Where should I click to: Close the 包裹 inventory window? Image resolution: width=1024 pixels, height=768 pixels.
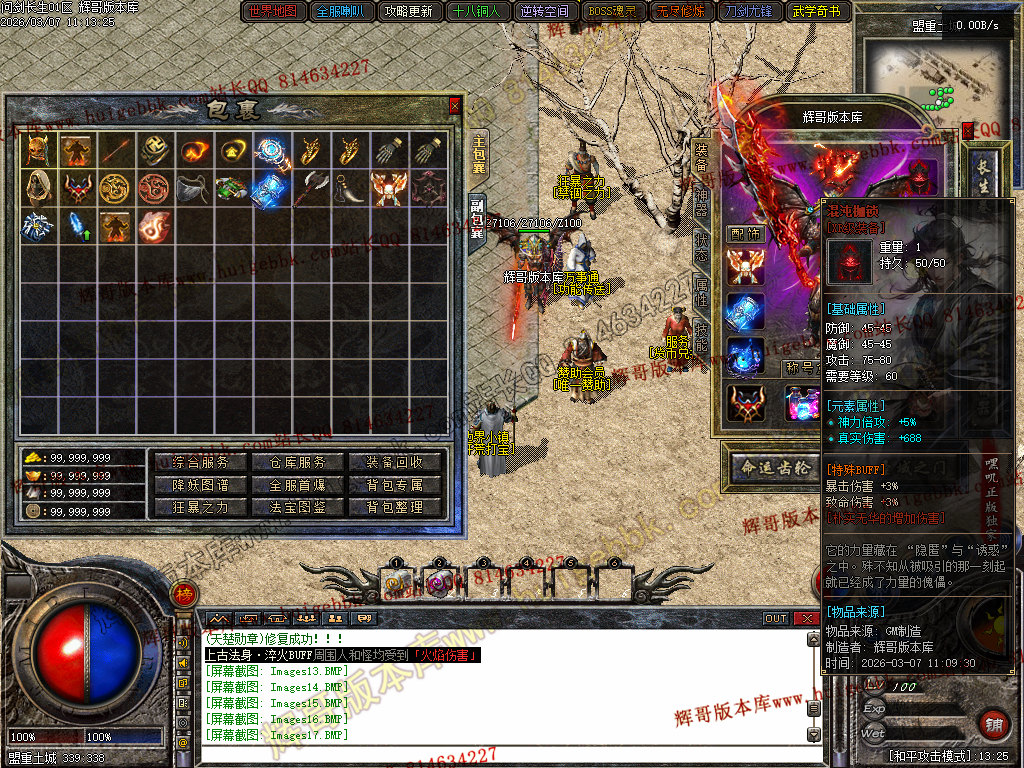455,105
